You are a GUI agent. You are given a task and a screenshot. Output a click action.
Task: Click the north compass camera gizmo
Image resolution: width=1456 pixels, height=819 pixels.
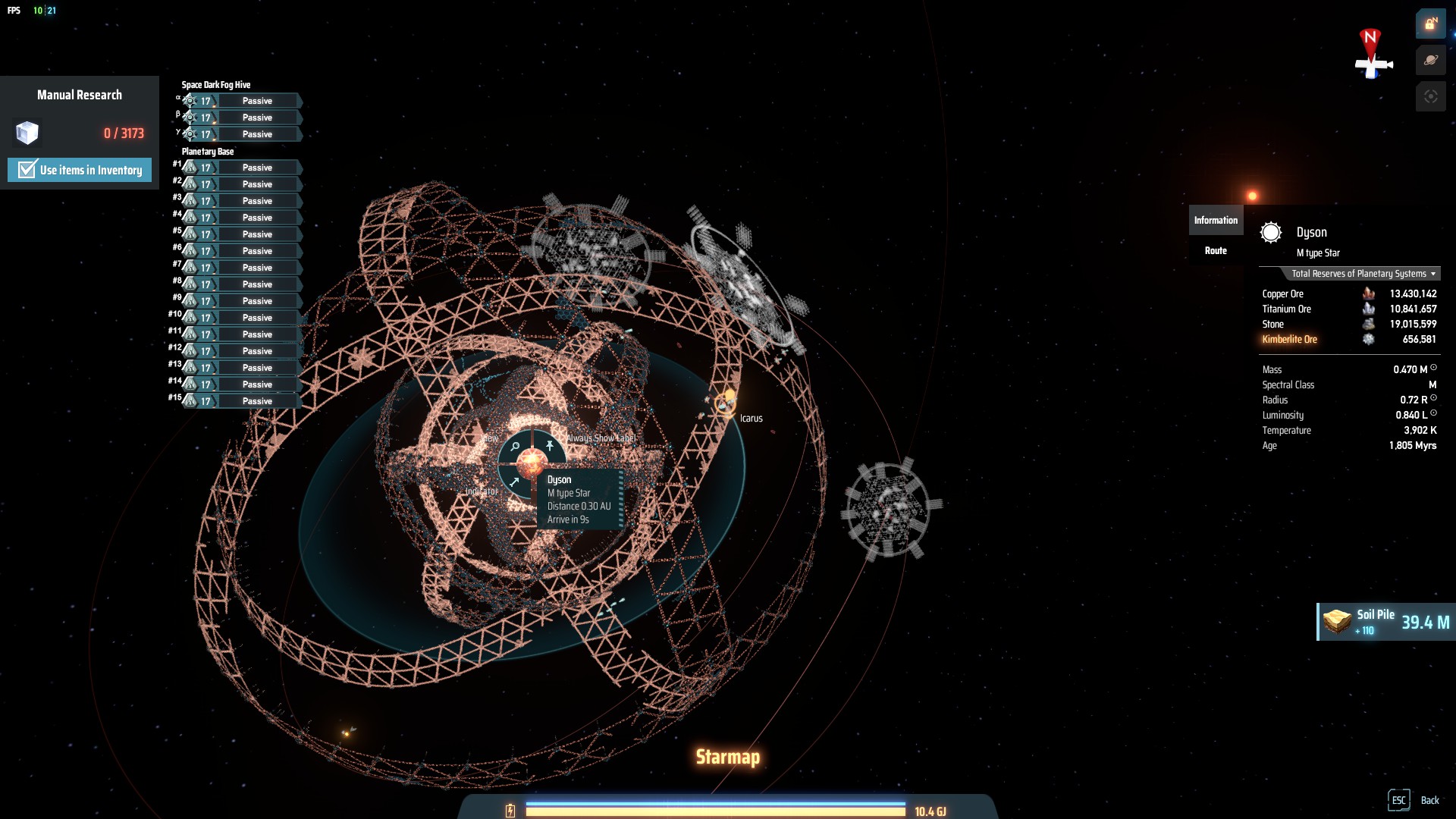pos(1372,55)
